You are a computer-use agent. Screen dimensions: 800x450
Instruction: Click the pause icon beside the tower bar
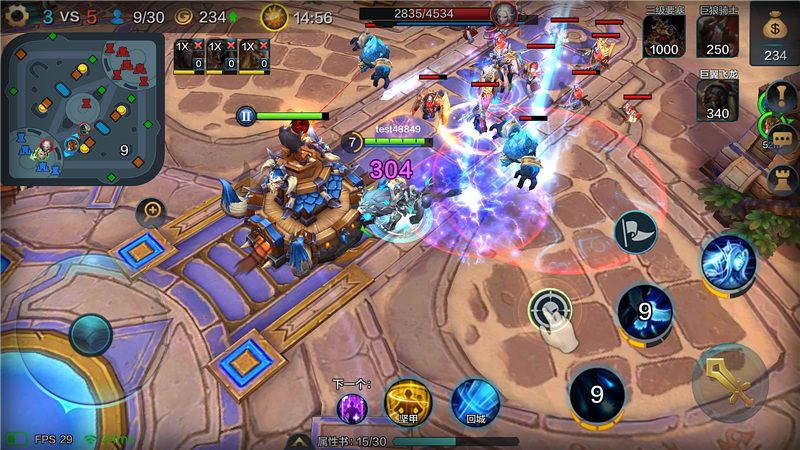246,115
